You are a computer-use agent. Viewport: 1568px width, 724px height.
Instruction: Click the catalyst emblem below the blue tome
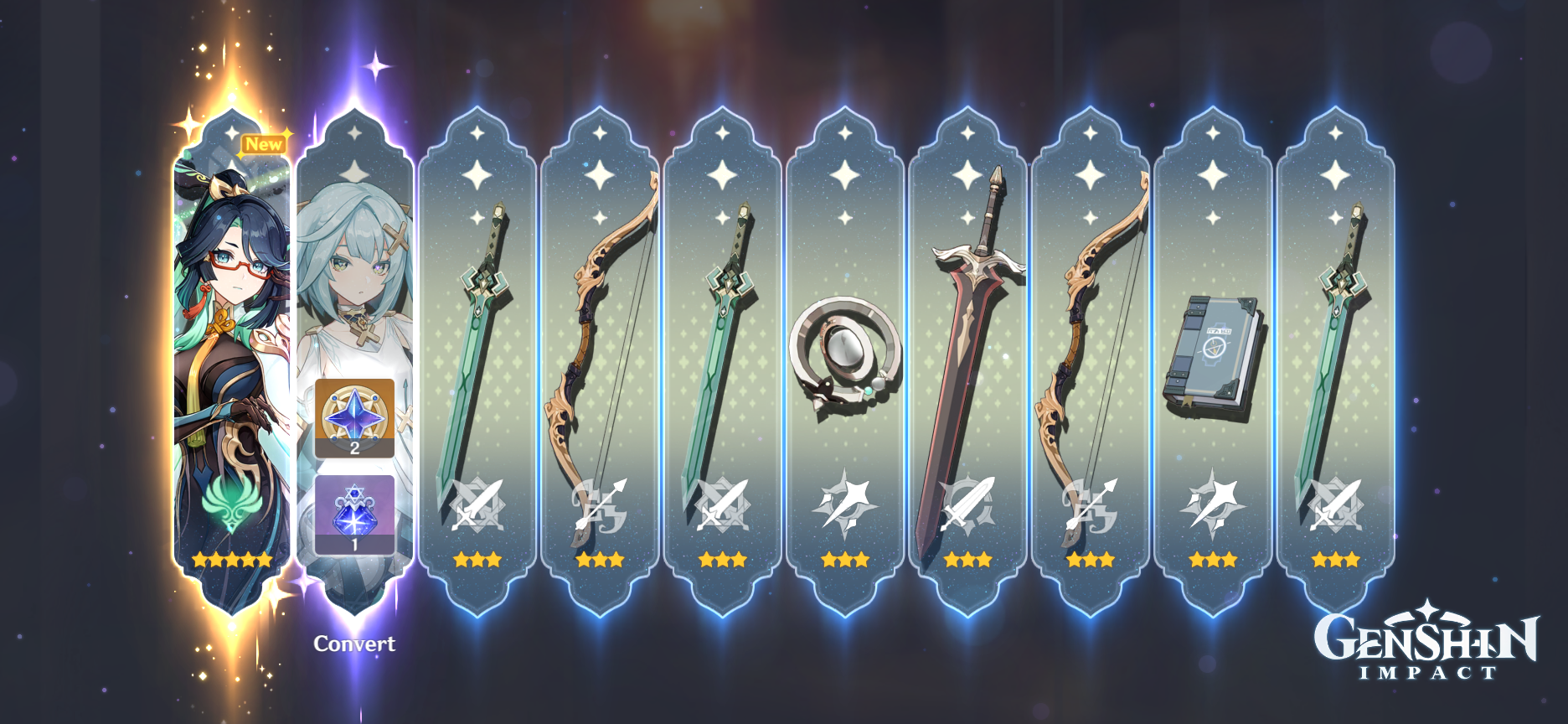[x=1212, y=503]
